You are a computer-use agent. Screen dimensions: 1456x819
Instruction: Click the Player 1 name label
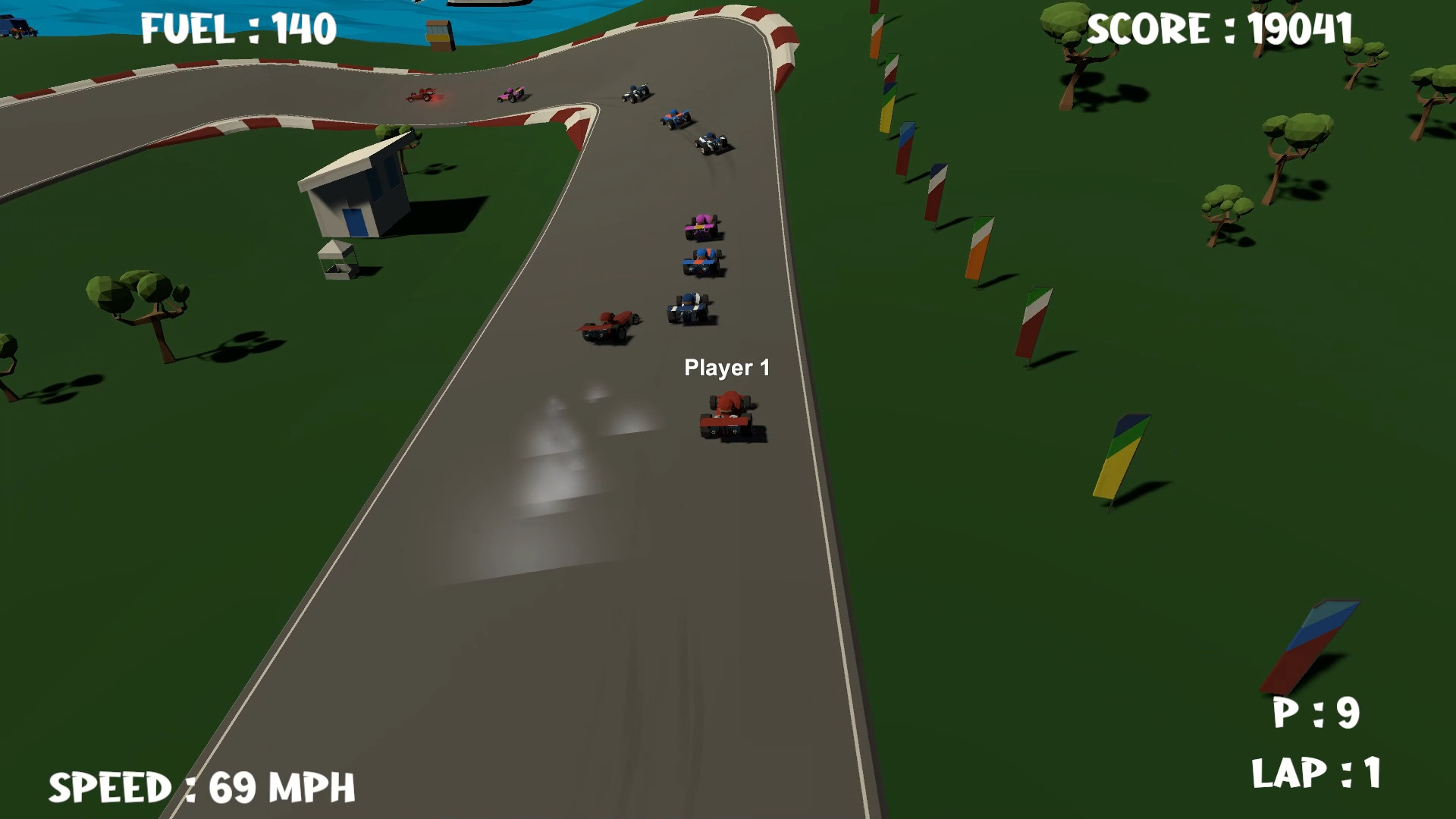[x=727, y=367]
